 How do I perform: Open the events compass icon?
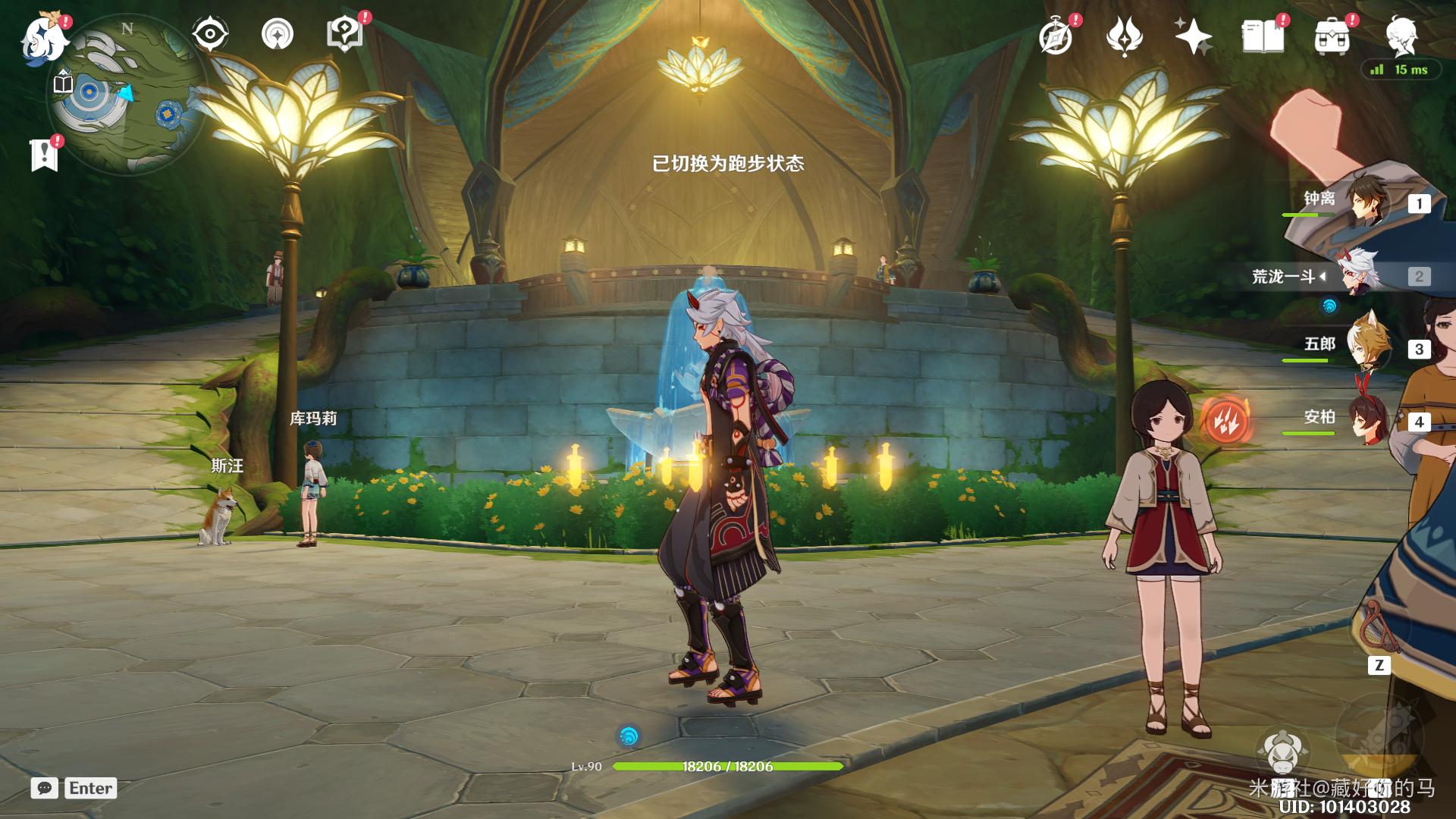(x=1056, y=36)
